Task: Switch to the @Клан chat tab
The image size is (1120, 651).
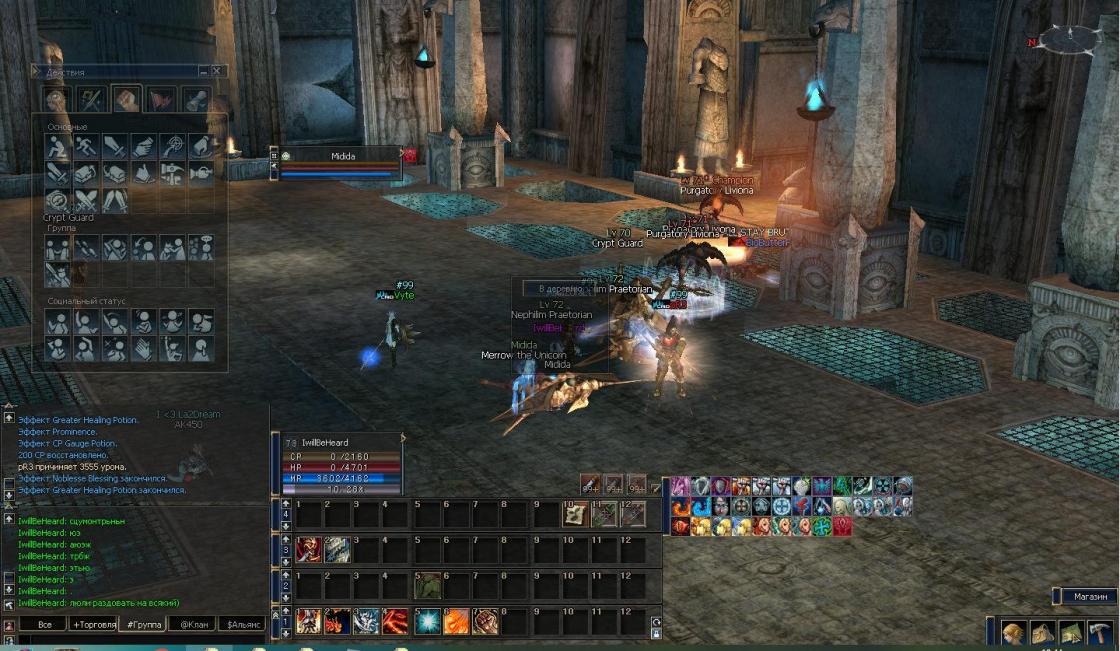Action: point(192,624)
